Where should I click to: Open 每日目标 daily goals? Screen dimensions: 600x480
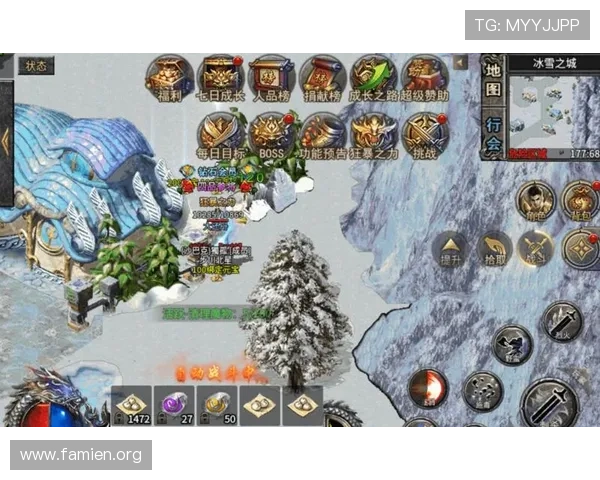tap(220, 133)
